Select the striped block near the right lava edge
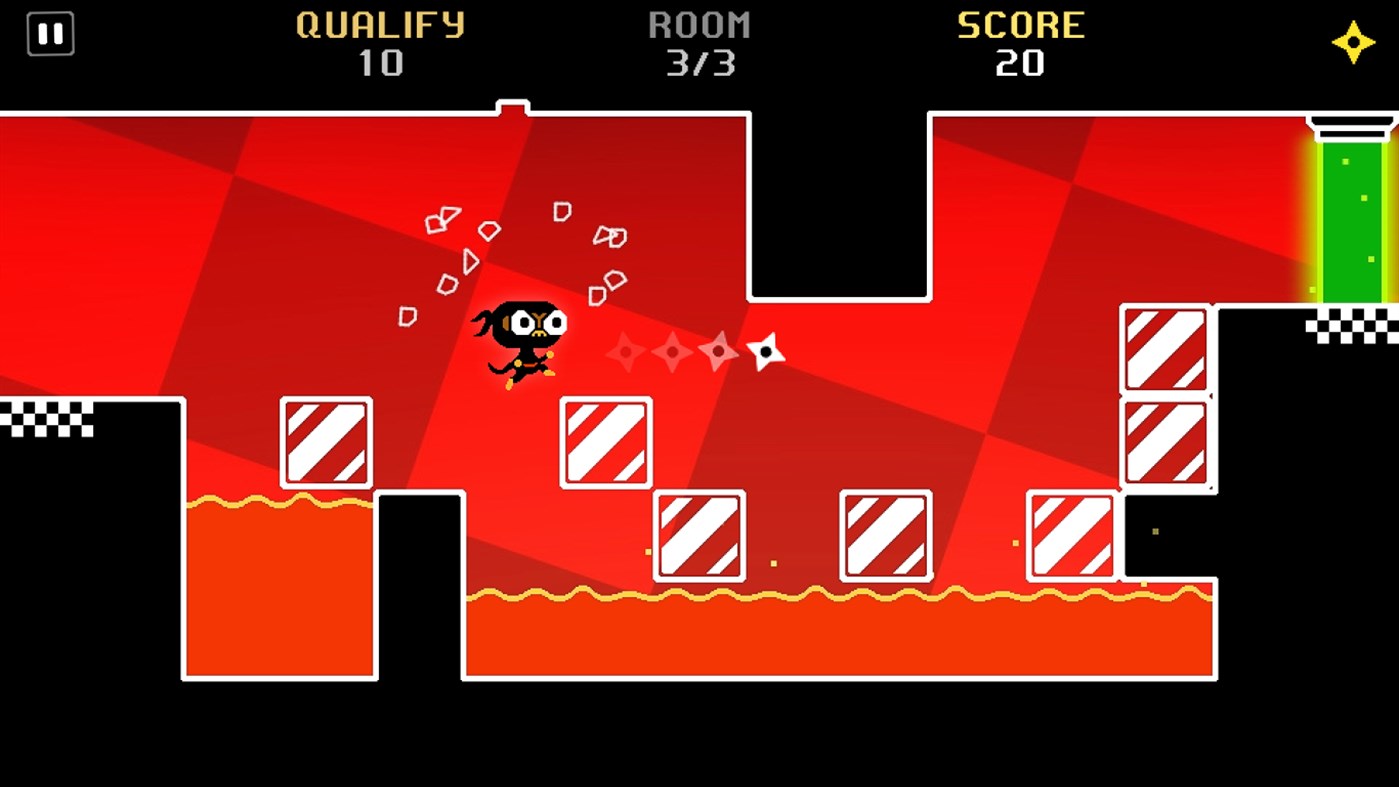Viewport: 1399px width, 787px height. coord(1069,533)
